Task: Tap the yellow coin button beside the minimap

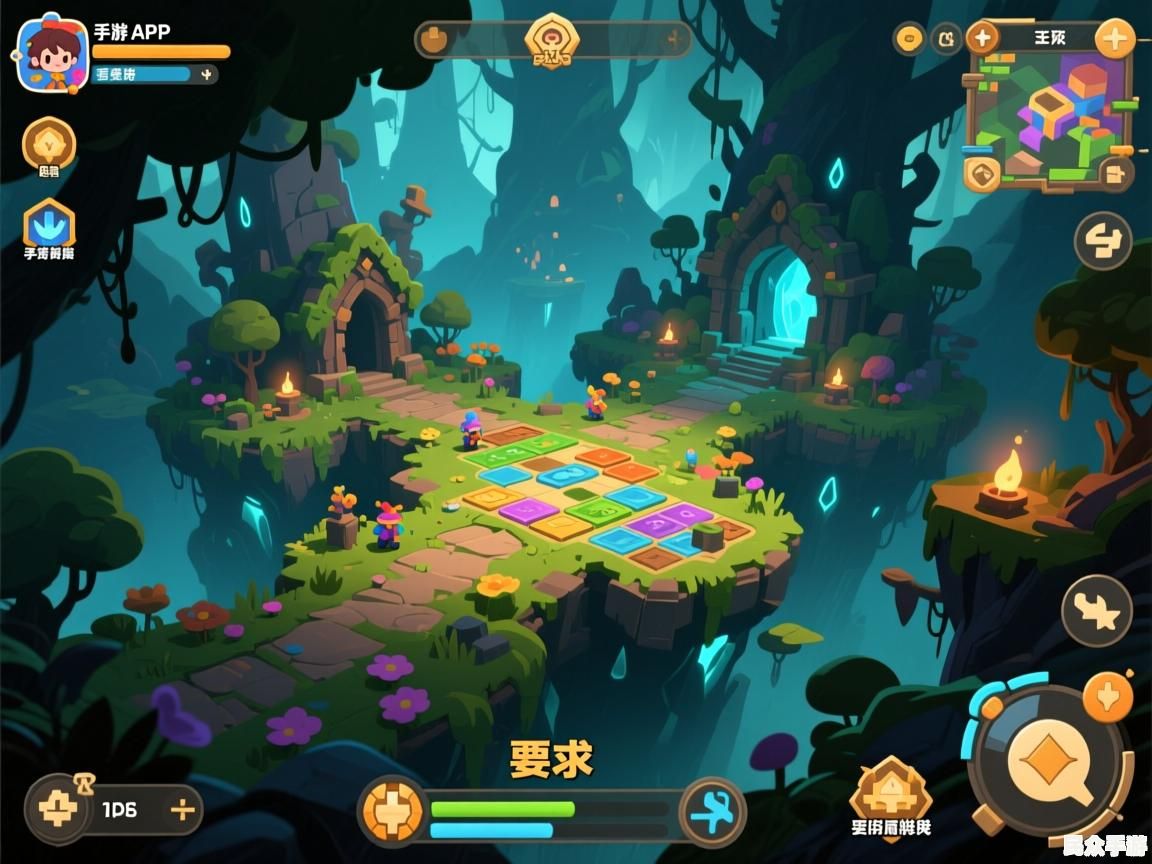Action: [909, 38]
